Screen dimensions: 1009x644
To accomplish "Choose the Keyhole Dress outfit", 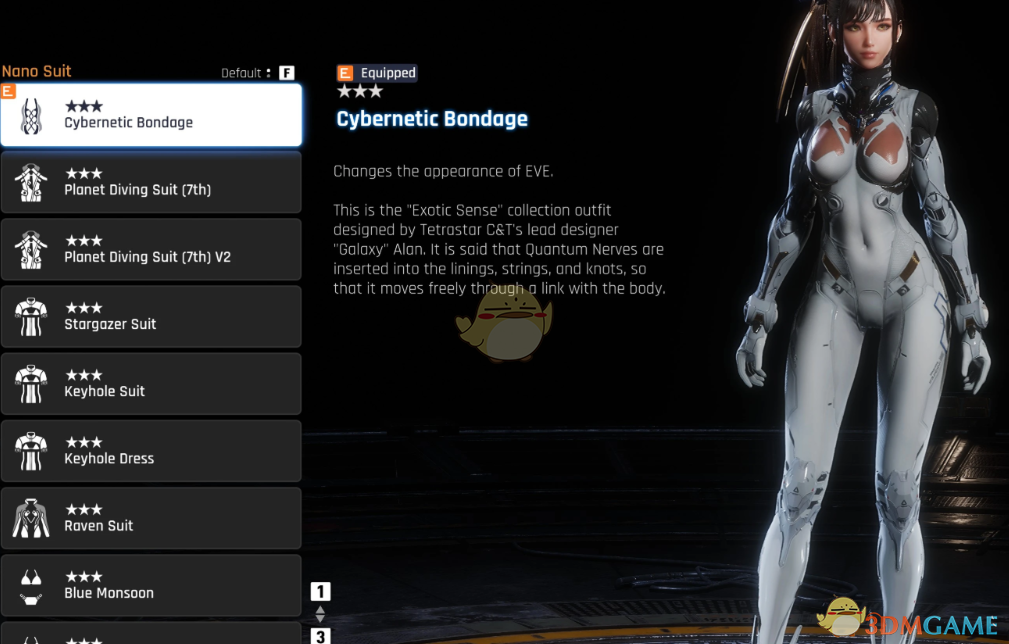I will point(151,450).
